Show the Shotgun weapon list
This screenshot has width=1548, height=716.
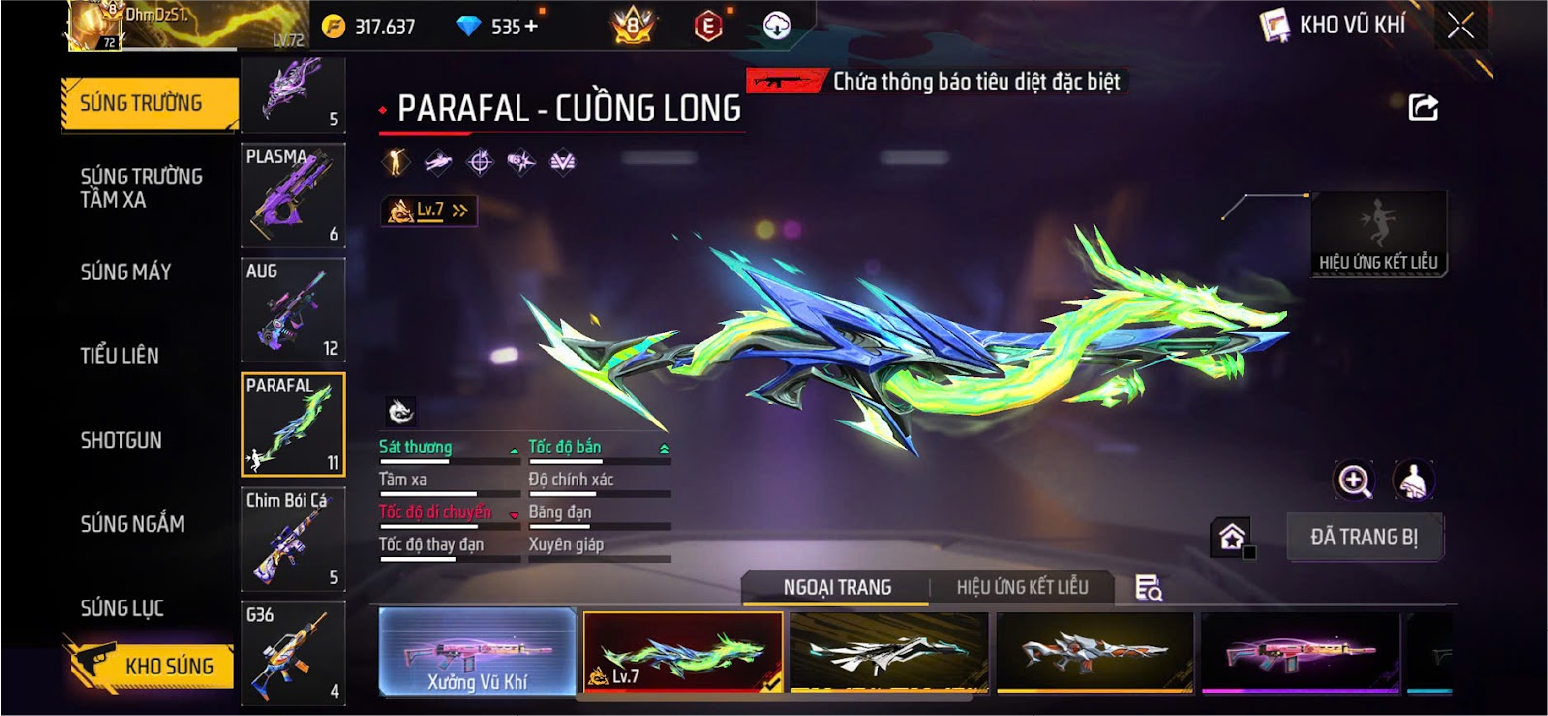(121, 440)
